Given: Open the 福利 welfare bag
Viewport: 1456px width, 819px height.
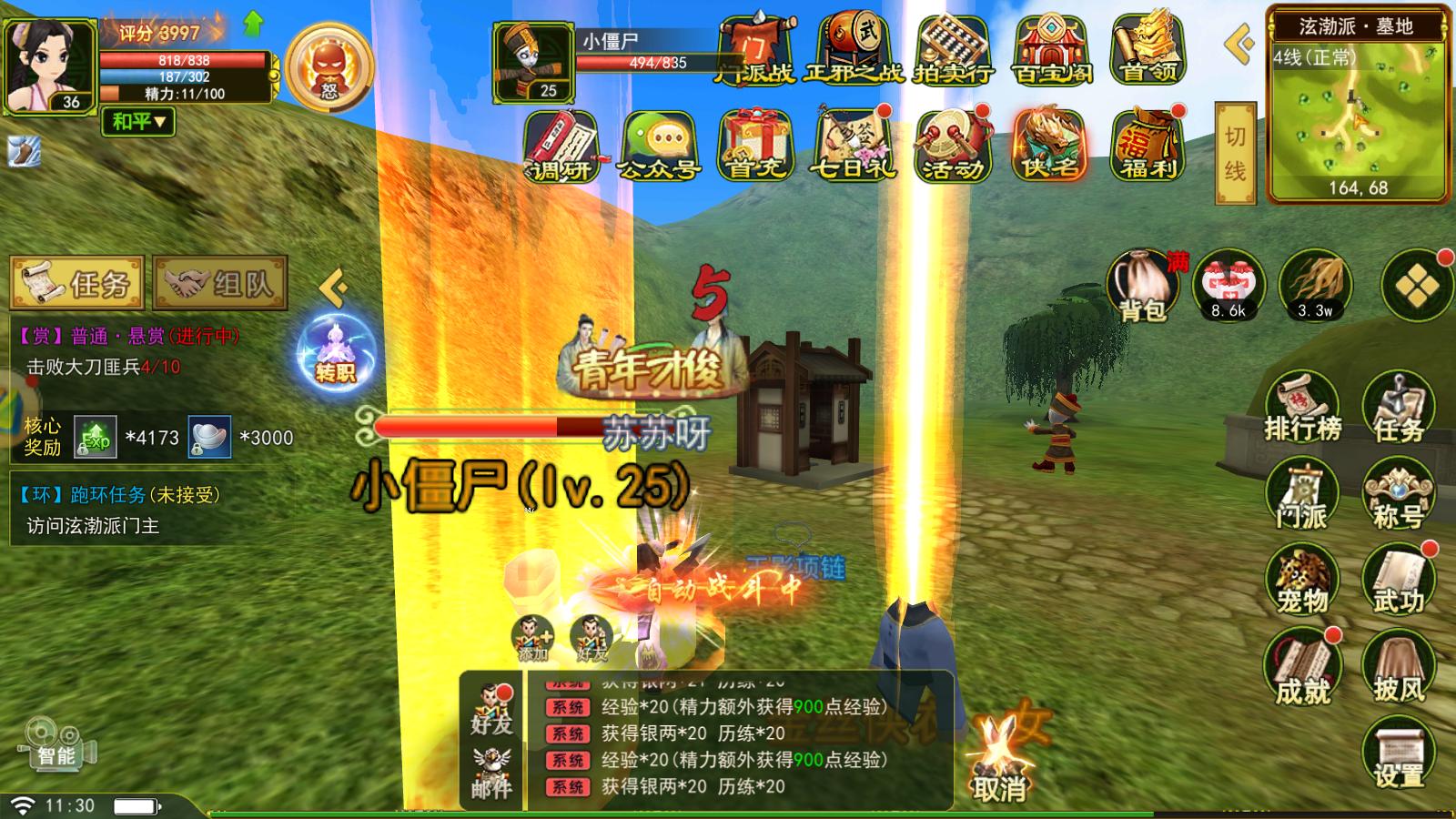Looking at the screenshot, I should 1148,146.
